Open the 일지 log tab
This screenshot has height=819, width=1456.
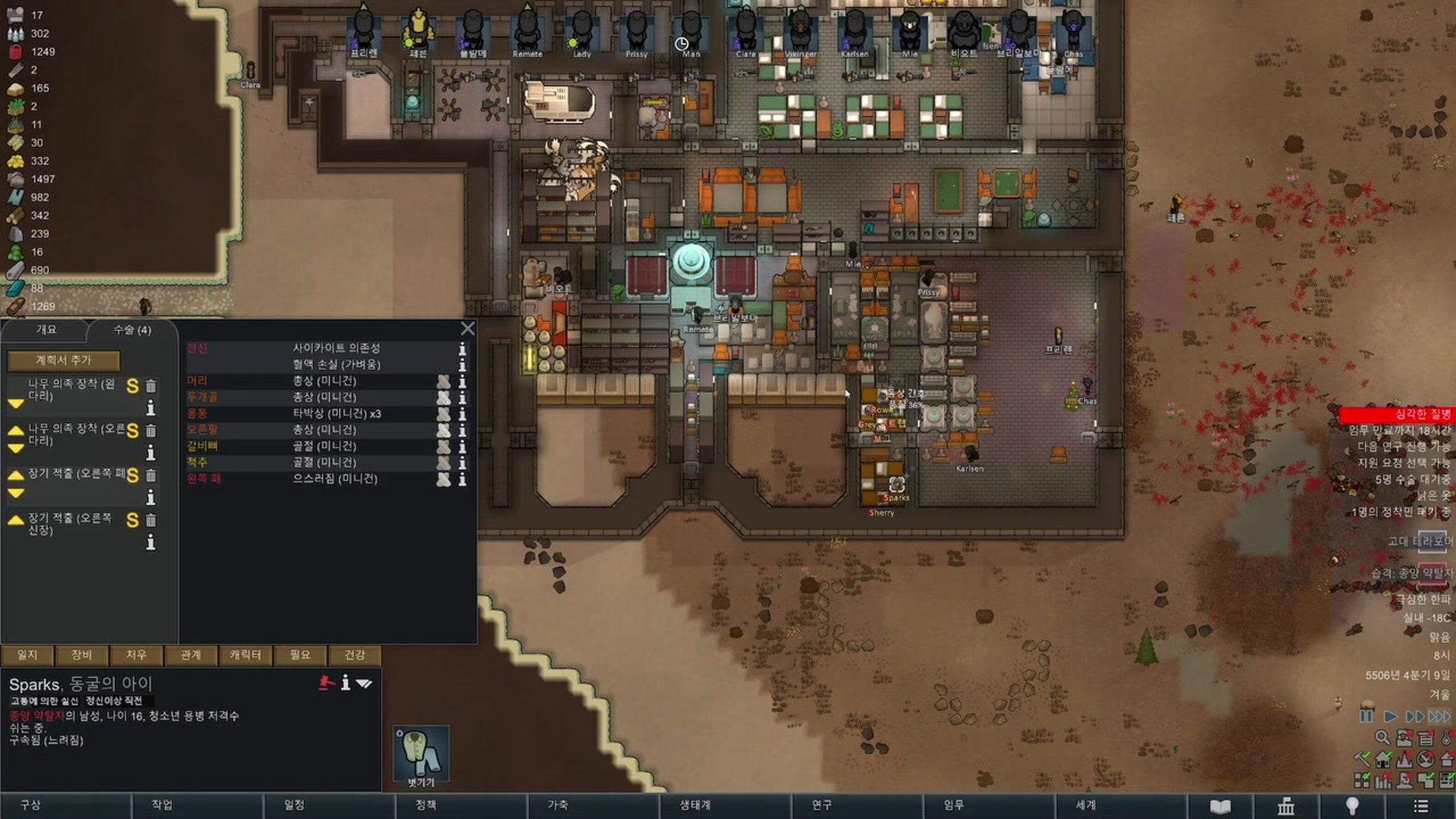(x=27, y=655)
